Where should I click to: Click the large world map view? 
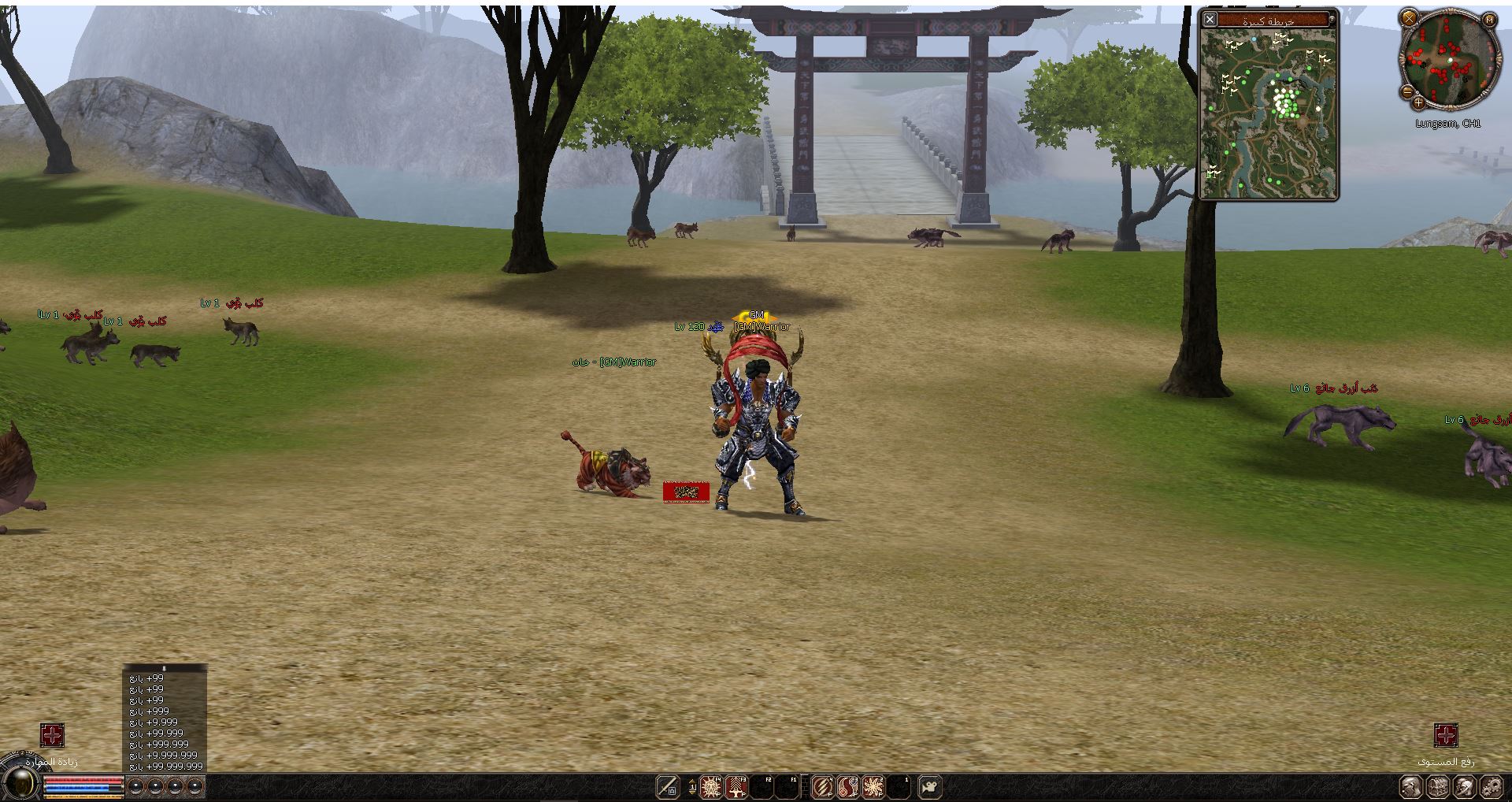point(1269,113)
